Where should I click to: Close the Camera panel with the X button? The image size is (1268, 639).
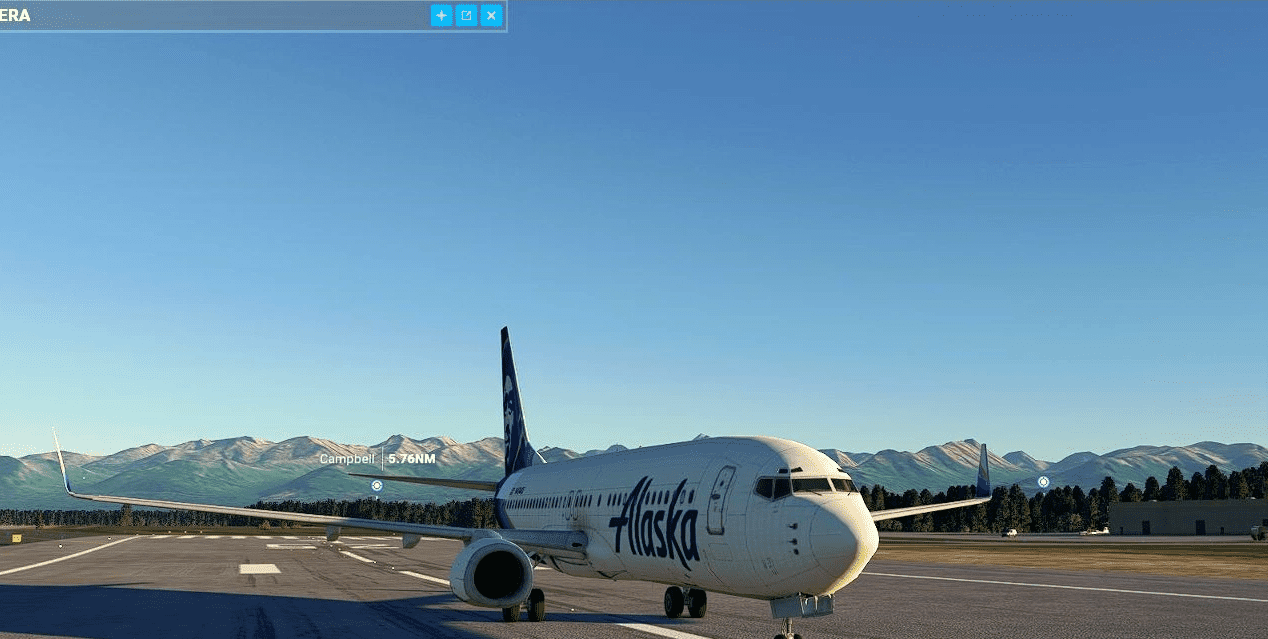491,15
